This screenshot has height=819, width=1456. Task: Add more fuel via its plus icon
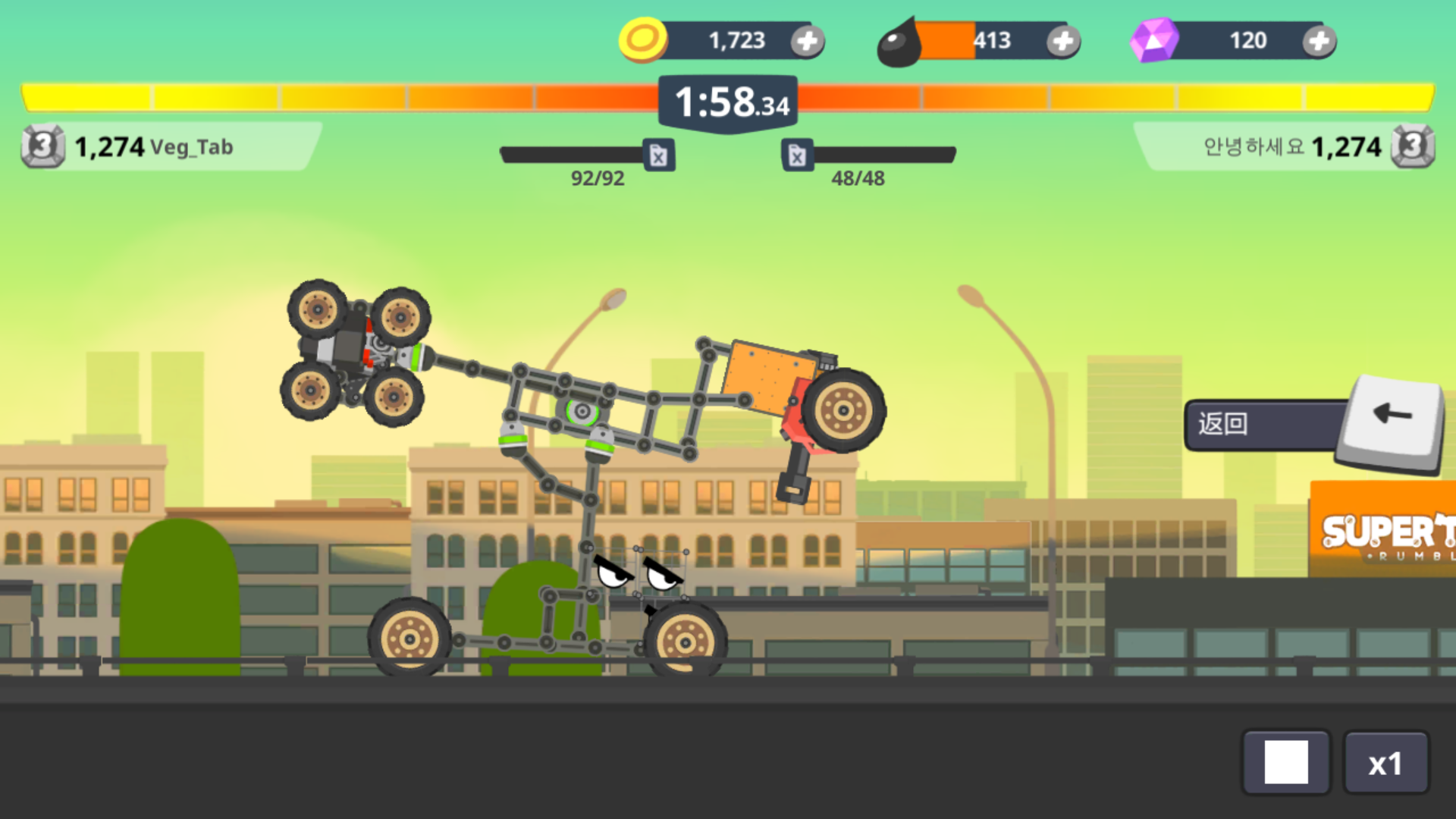1063,42
